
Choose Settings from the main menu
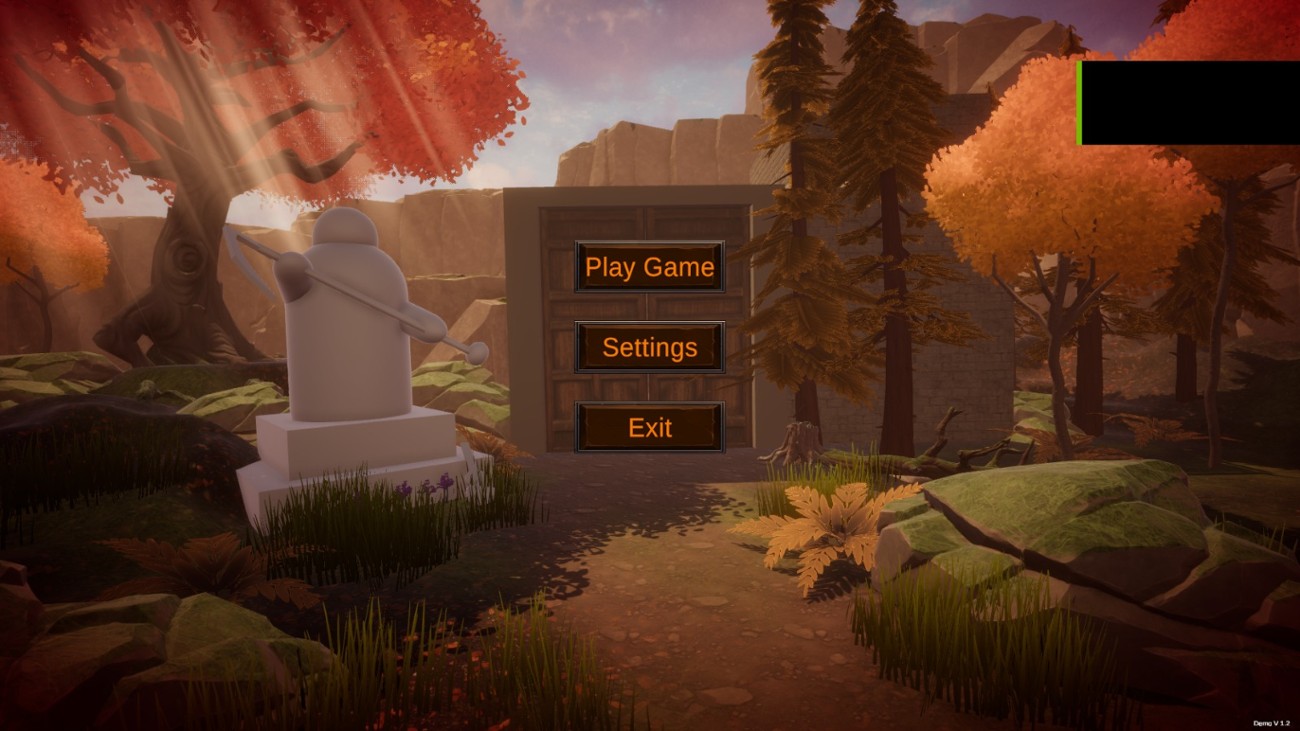[650, 348]
